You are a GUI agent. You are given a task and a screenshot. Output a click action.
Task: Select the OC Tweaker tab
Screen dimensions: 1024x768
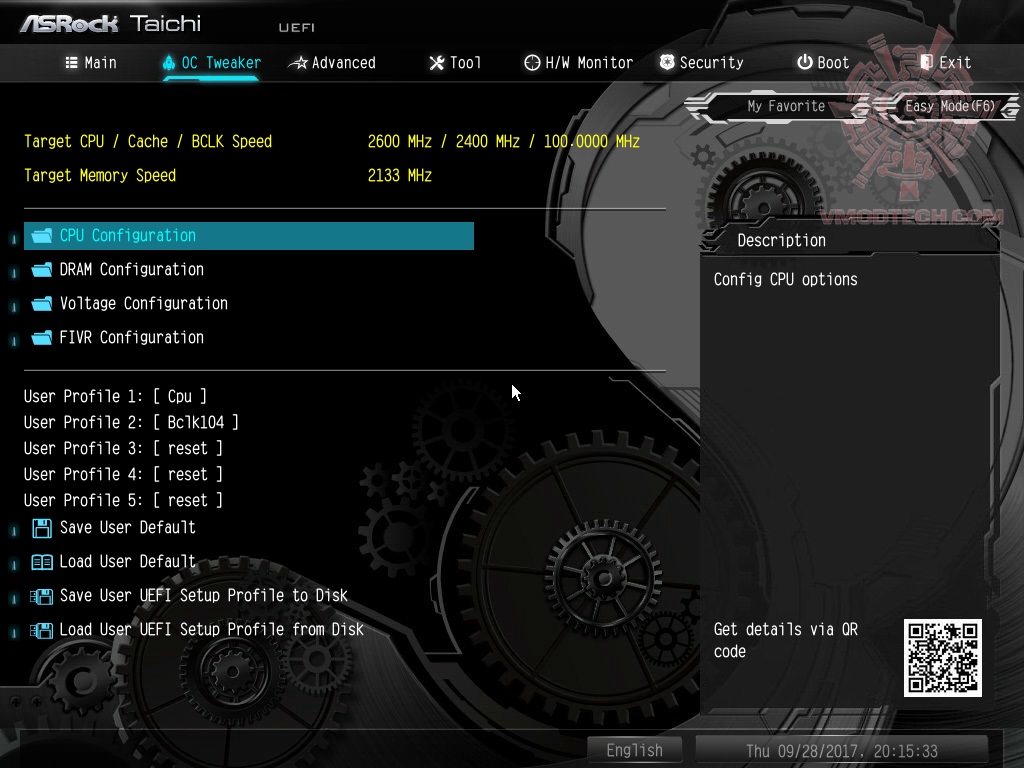point(211,63)
